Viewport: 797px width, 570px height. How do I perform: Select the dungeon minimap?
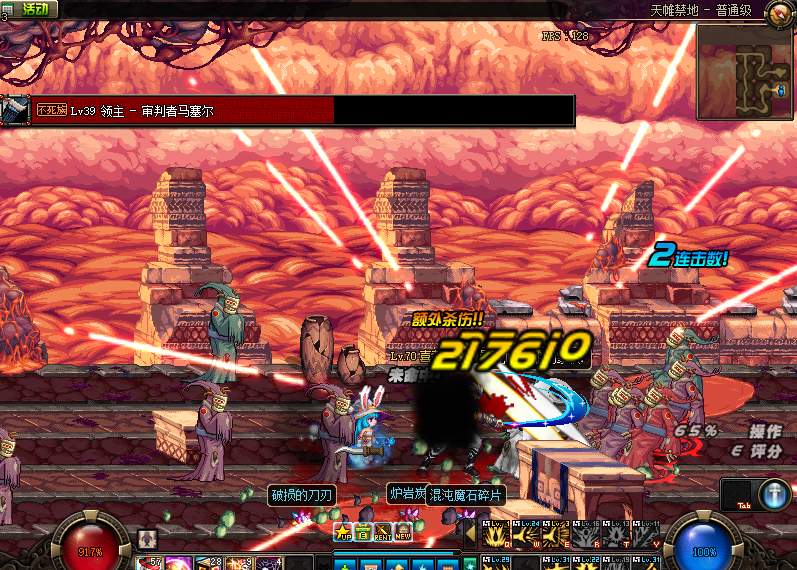[744, 69]
